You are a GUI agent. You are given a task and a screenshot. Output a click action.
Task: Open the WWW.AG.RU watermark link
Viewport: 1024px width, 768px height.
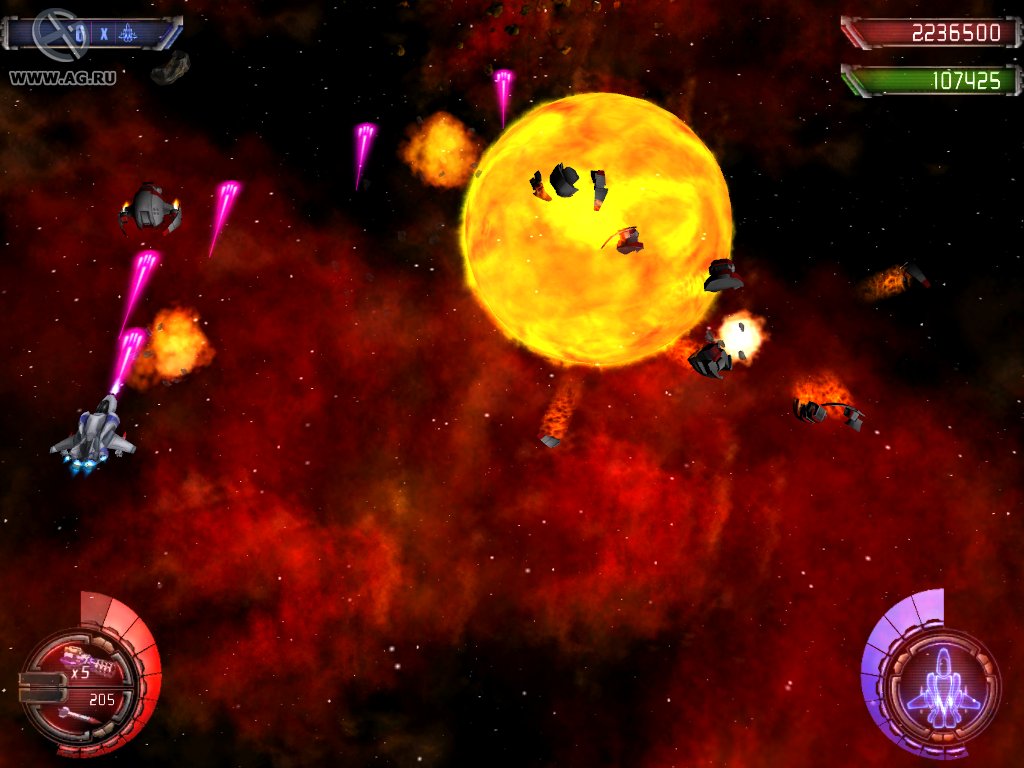click(x=62, y=77)
